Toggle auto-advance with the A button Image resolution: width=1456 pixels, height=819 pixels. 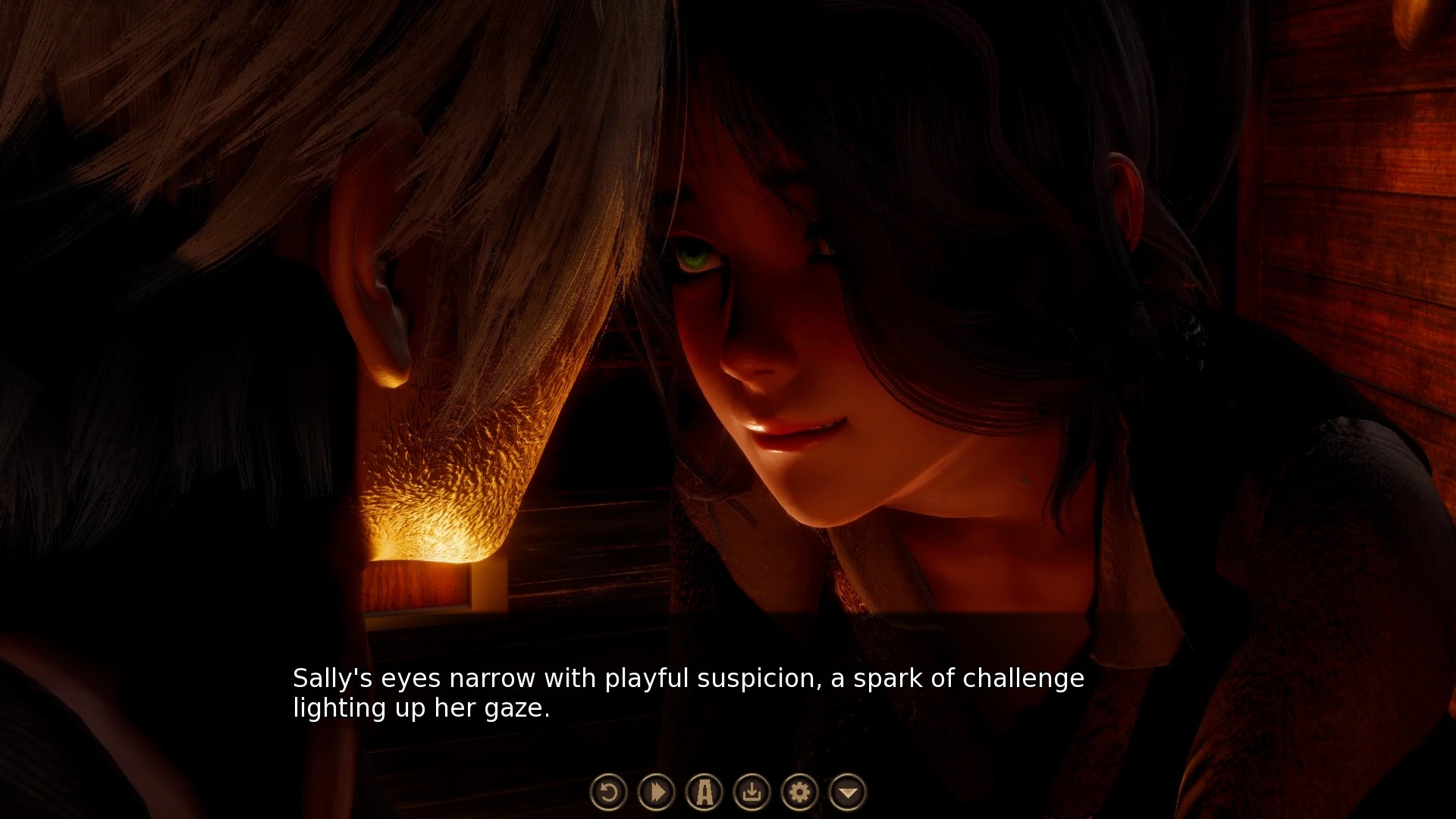coord(704,792)
